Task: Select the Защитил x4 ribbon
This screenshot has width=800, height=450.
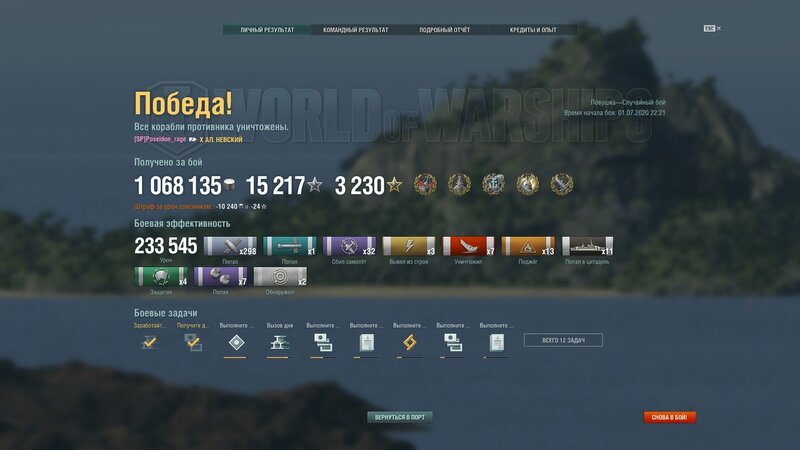Action: 160,277
